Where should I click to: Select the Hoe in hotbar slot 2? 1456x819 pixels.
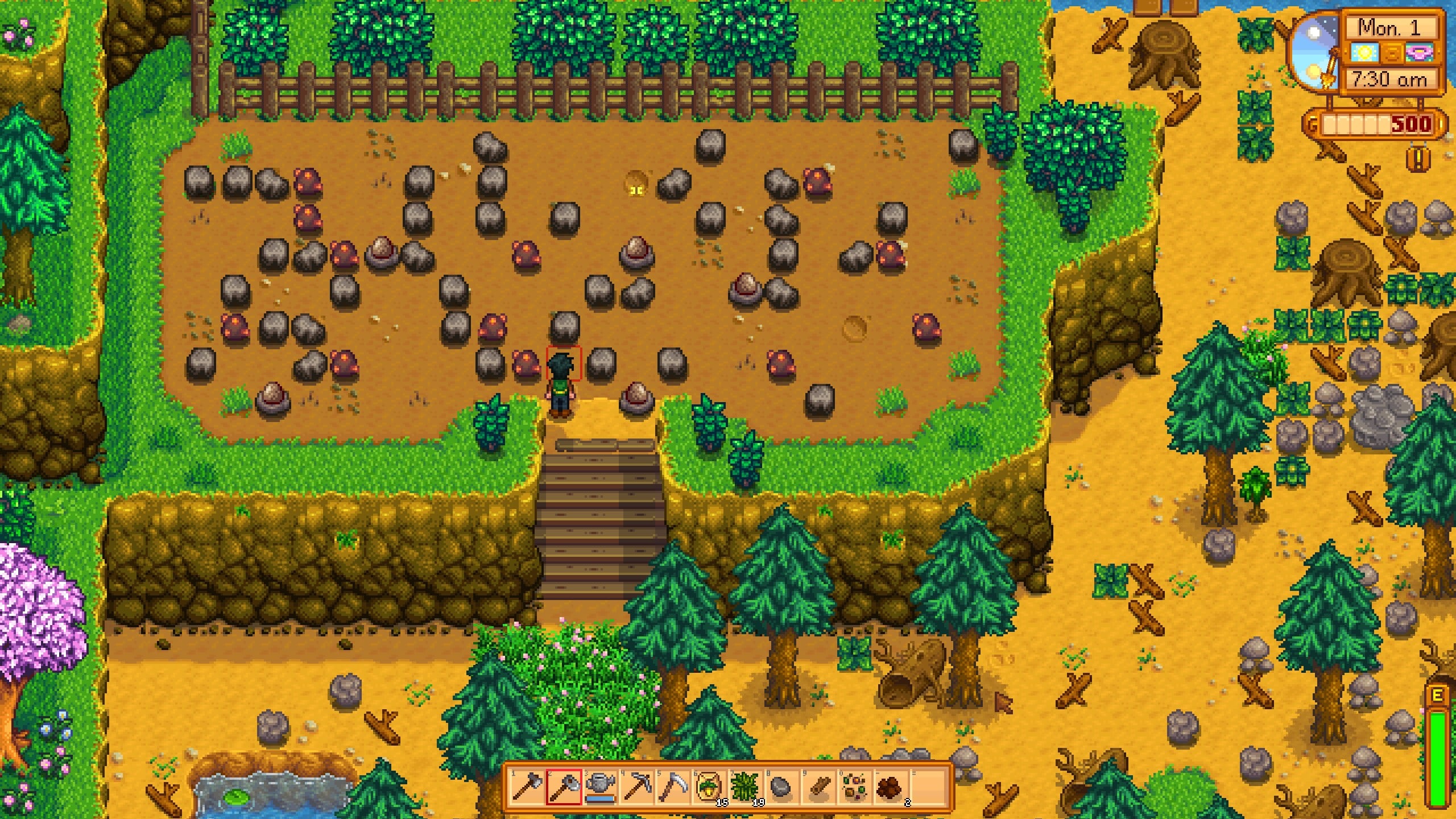(564, 787)
